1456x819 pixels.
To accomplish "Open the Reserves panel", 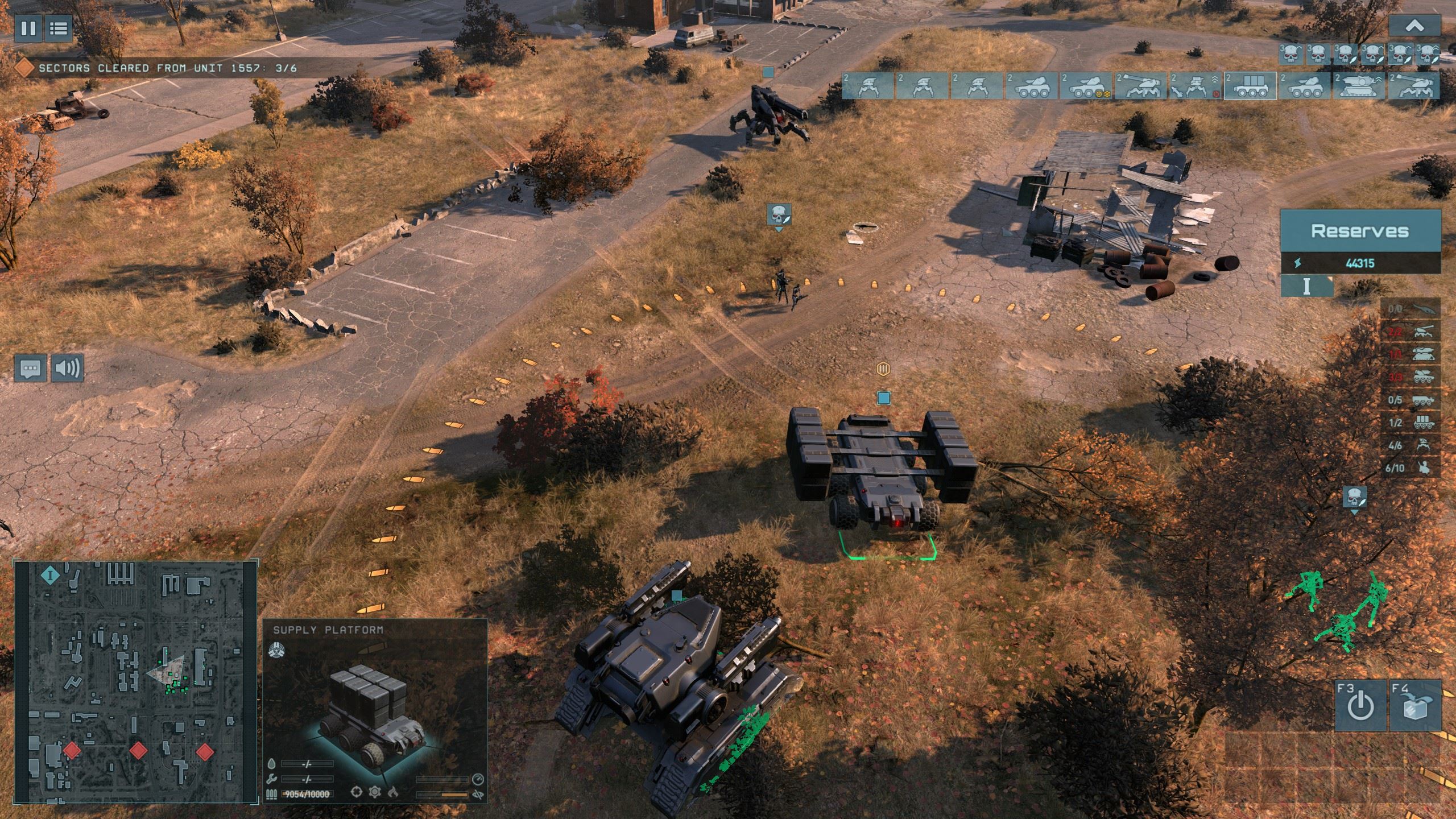I will [x=1359, y=231].
